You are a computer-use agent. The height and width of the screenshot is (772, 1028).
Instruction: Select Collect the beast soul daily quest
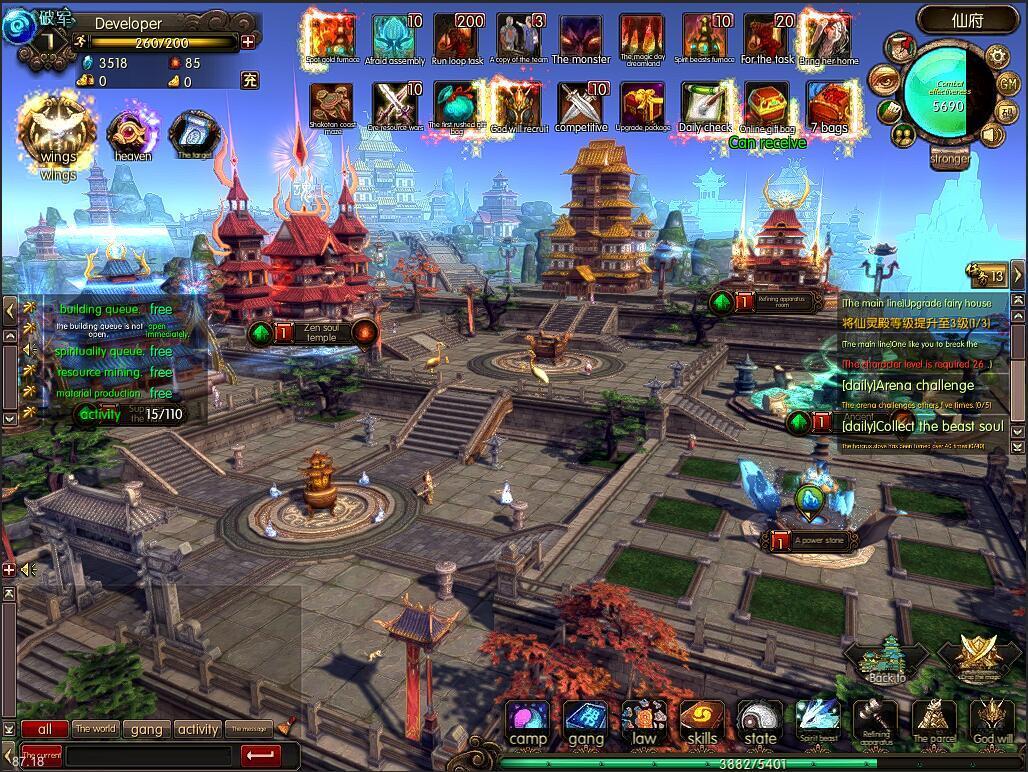[921, 427]
